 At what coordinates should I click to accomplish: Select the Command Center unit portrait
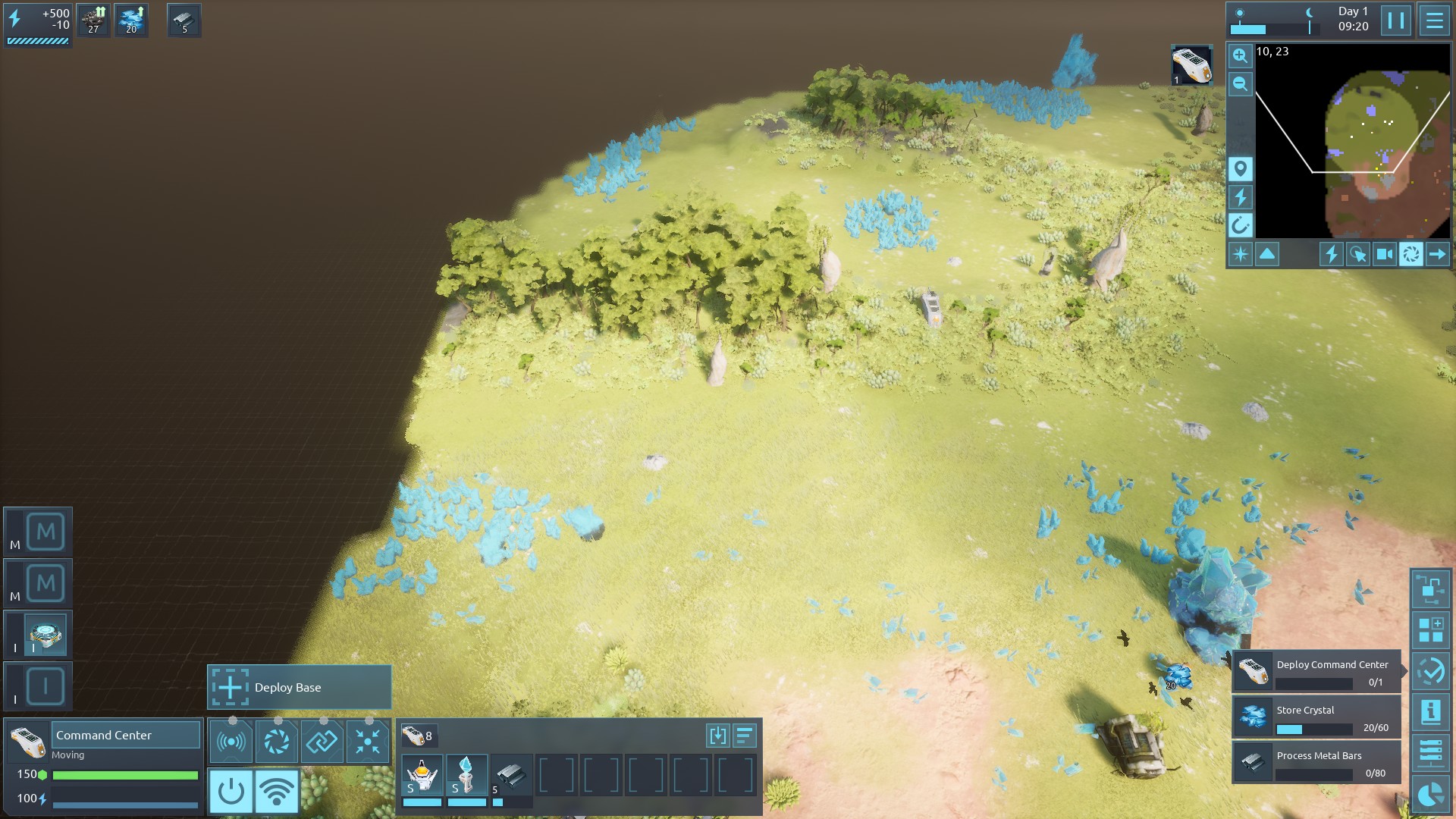[x=27, y=741]
